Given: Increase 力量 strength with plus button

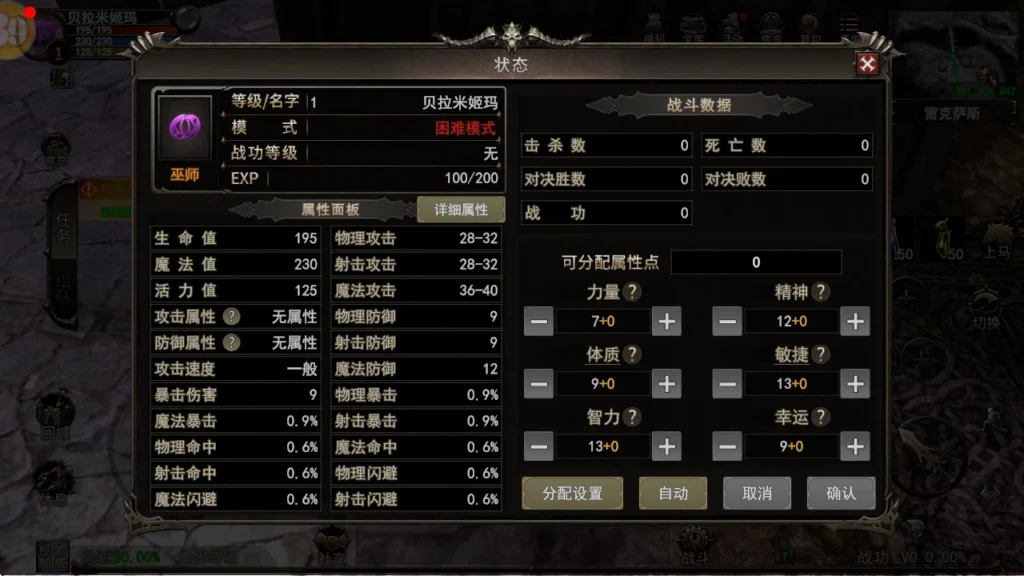Looking at the screenshot, I should (x=666, y=322).
